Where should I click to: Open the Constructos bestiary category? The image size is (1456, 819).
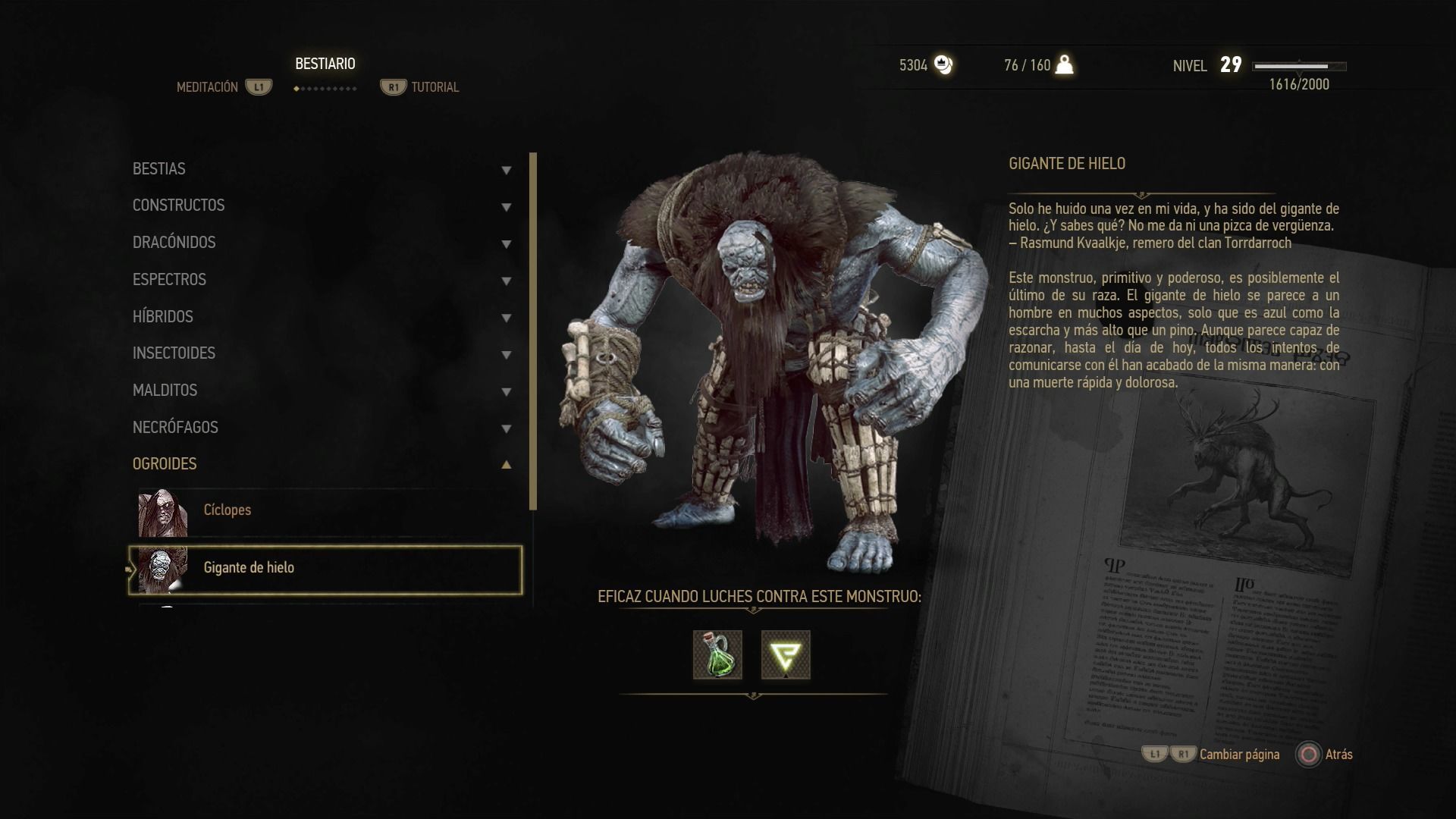coord(322,206)
